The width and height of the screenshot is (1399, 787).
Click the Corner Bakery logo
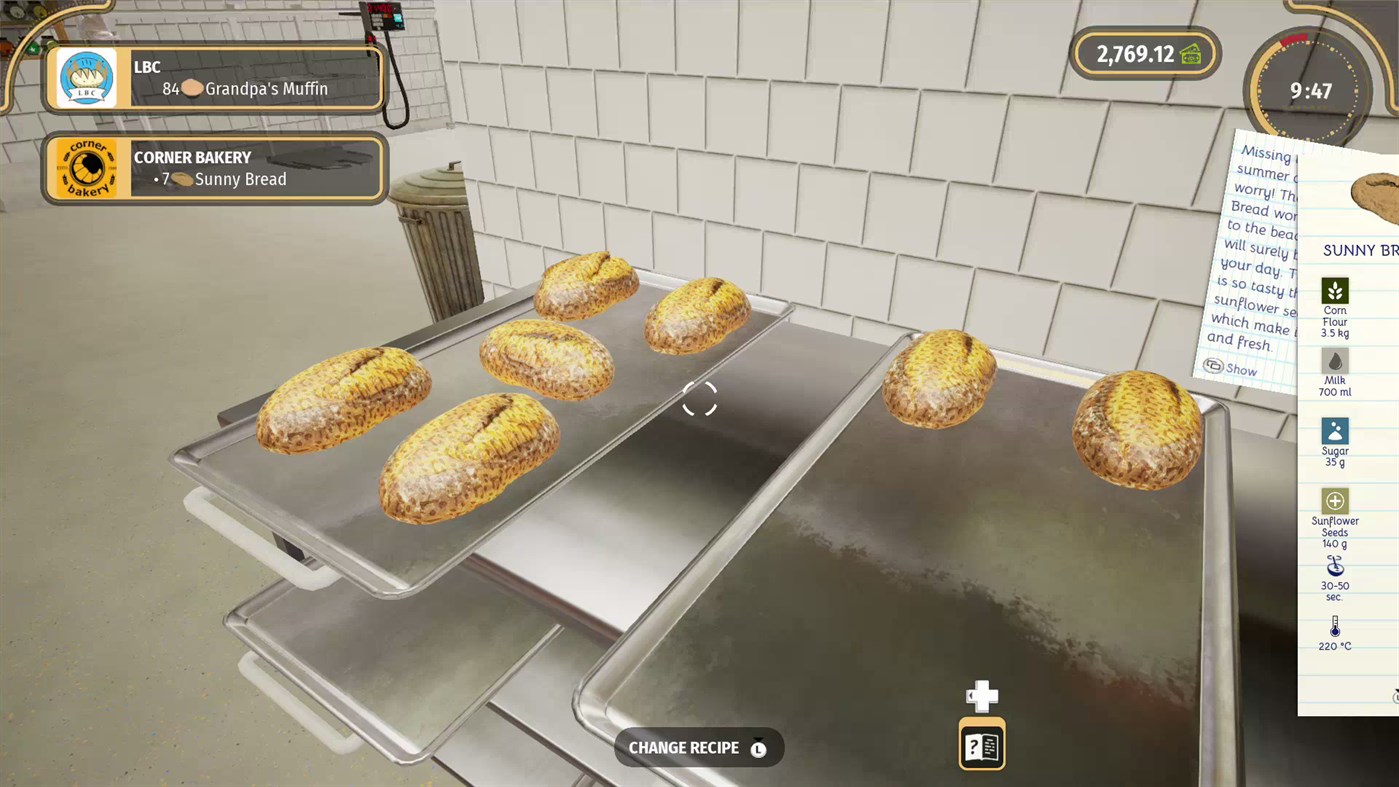click(x=85, y=167)
